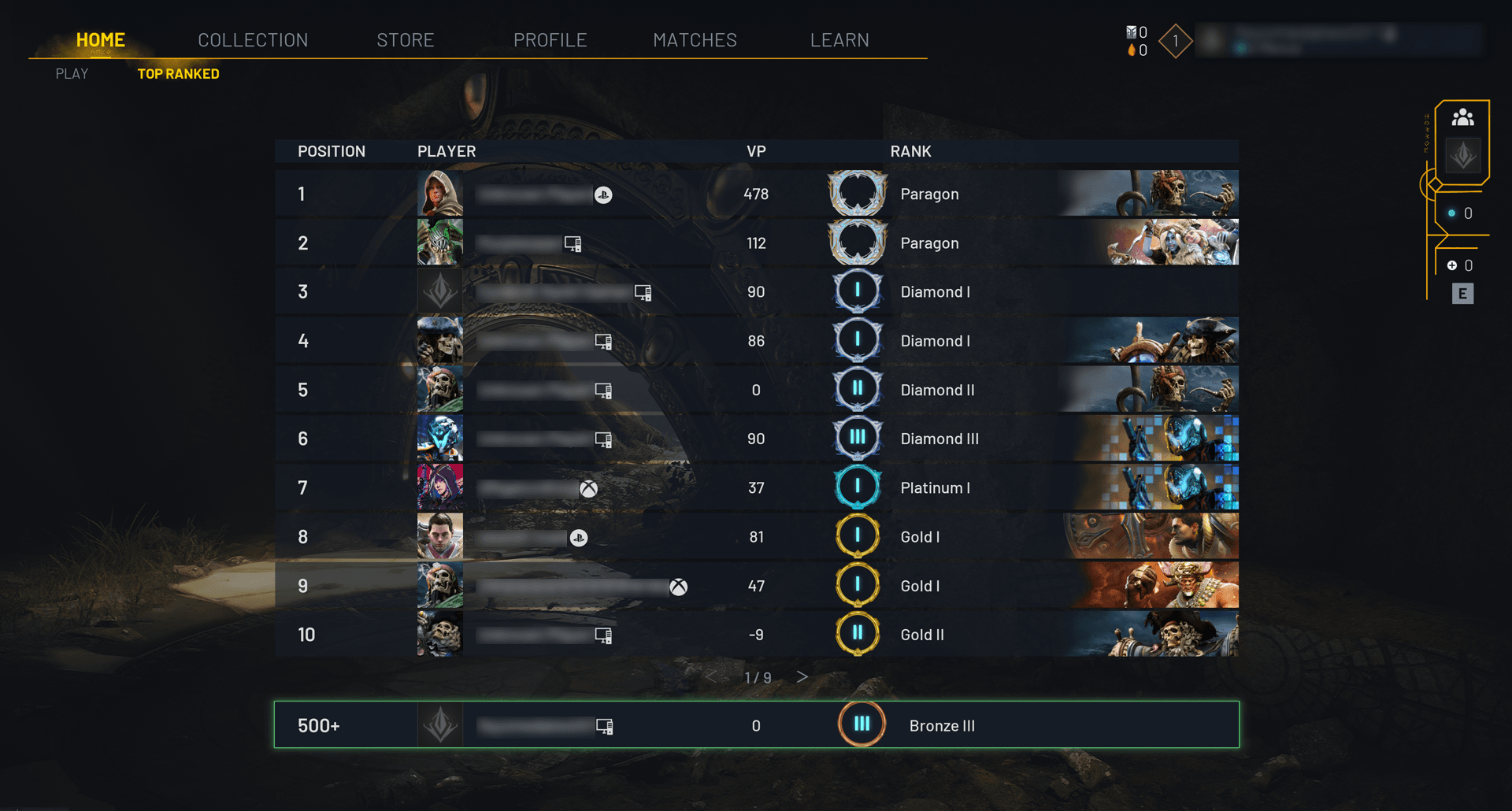Go to previous leaderboard page arrow
Screen dimensions: 1512x811
[x=711, y=677]
